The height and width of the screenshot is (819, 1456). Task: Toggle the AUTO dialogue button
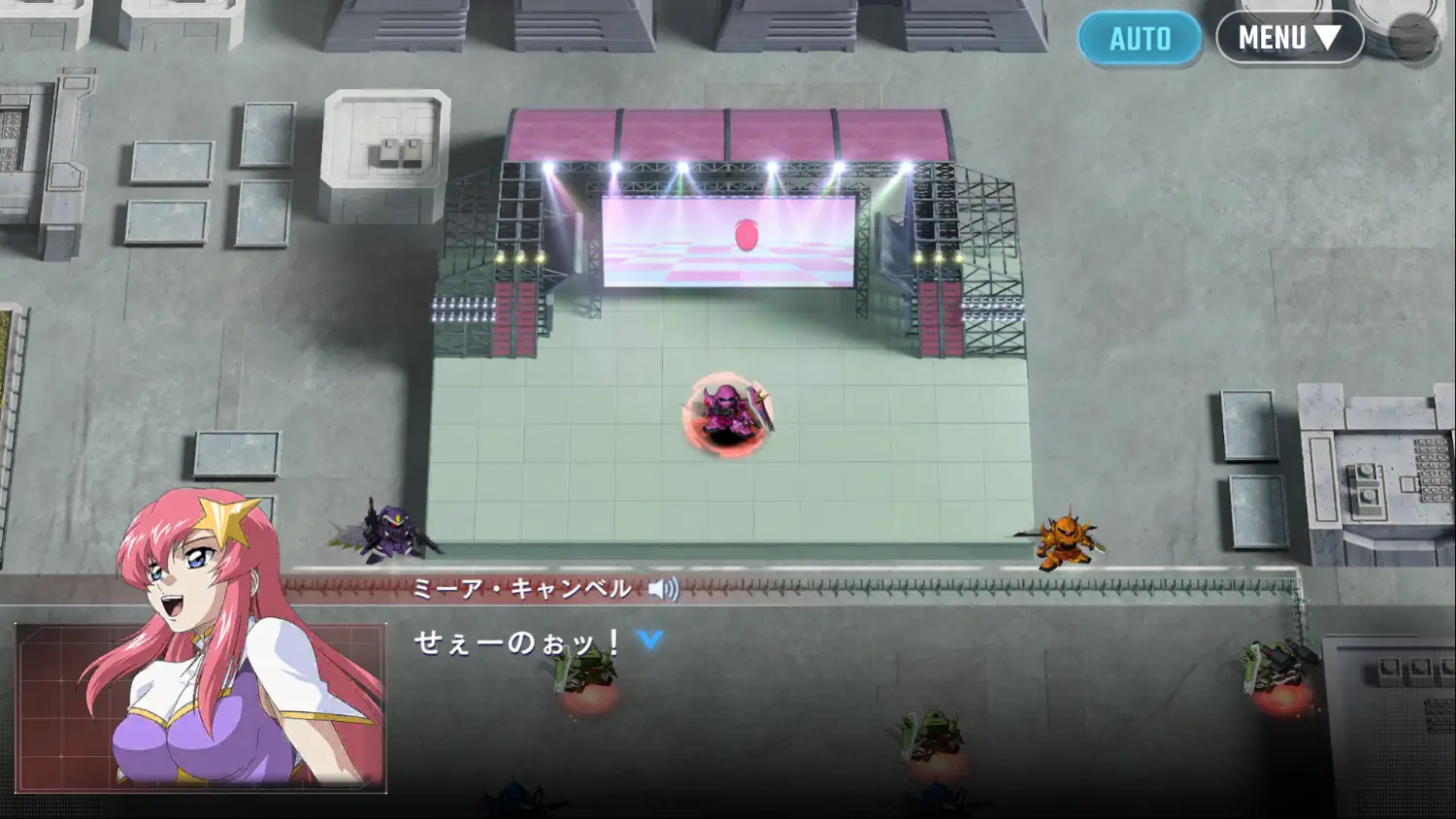pyautogui.click(x=1140, y=39)
